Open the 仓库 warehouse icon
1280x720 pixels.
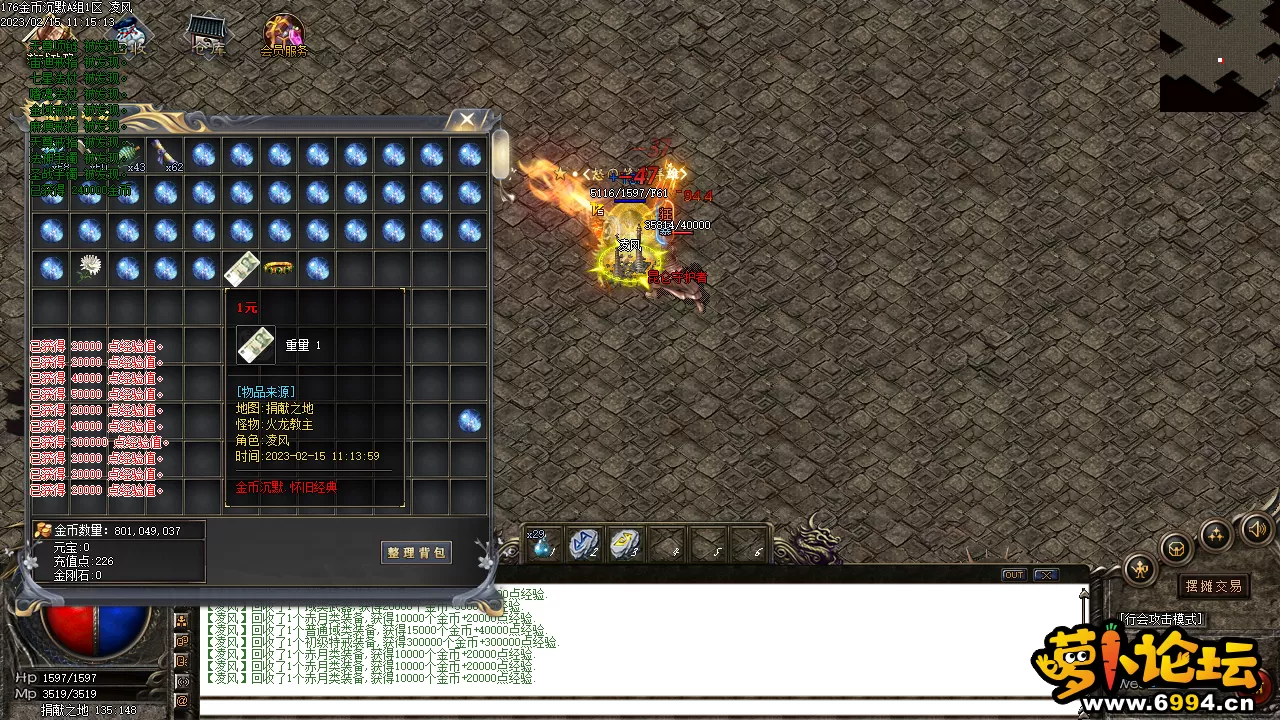tap(209, 34)
